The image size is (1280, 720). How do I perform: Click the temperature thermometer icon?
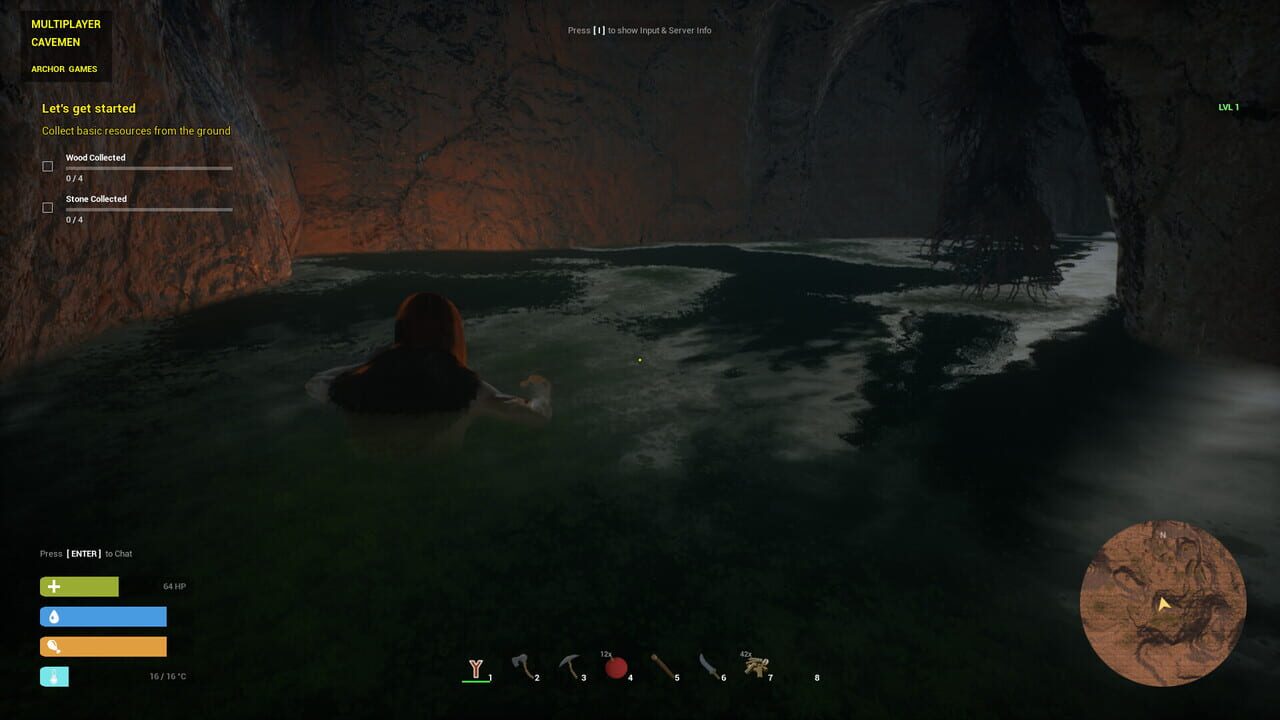[53, 676]
